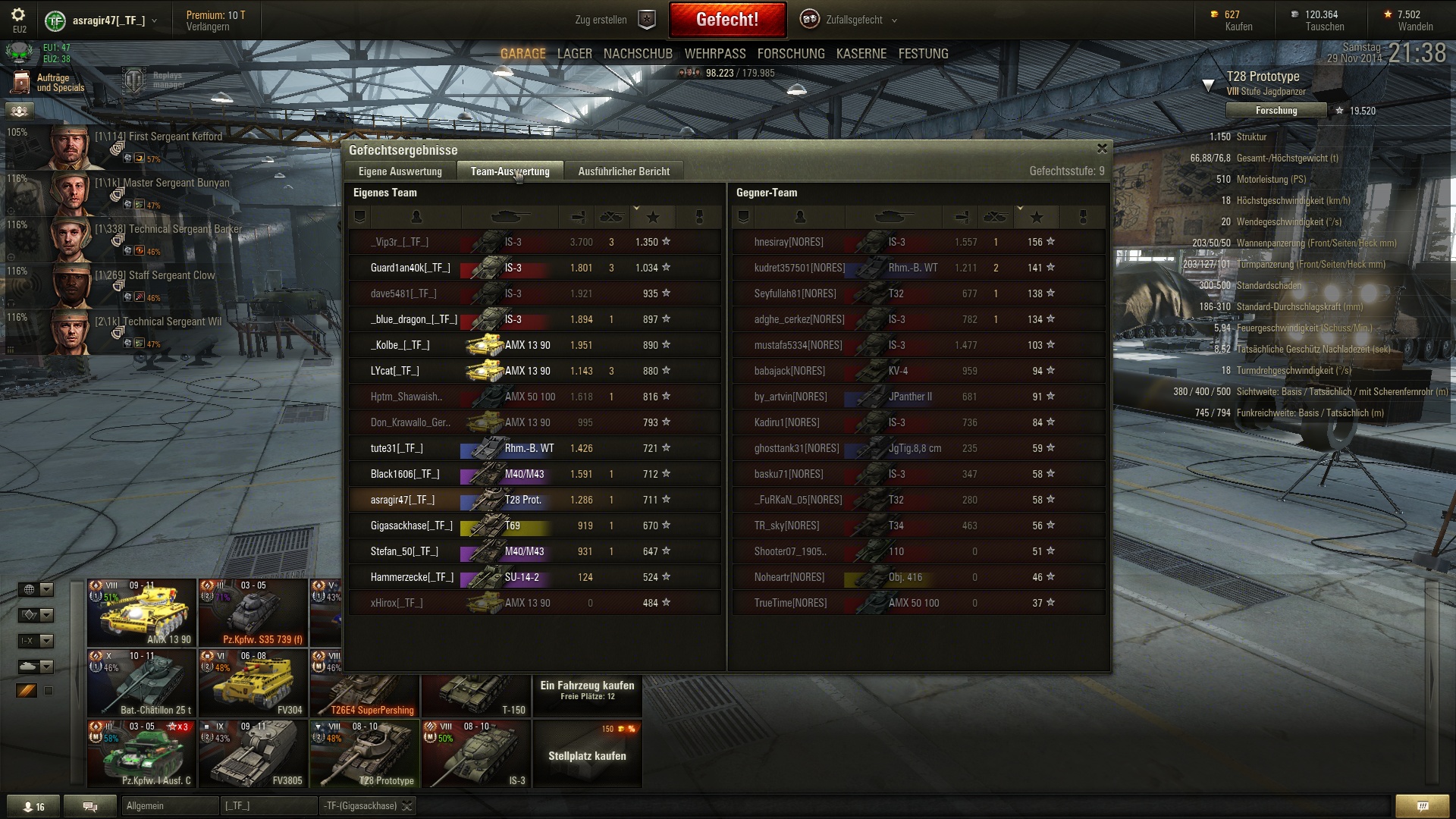
Task: Open the WEHRPASS page
Action: pos(714,54)
